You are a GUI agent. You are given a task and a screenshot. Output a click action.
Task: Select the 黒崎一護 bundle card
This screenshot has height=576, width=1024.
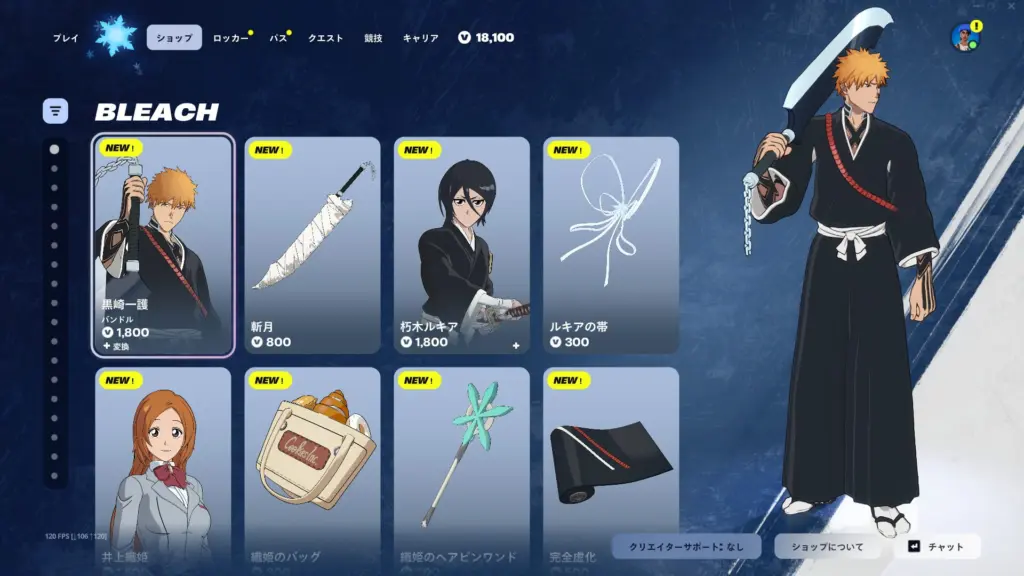tap(163, 245)
